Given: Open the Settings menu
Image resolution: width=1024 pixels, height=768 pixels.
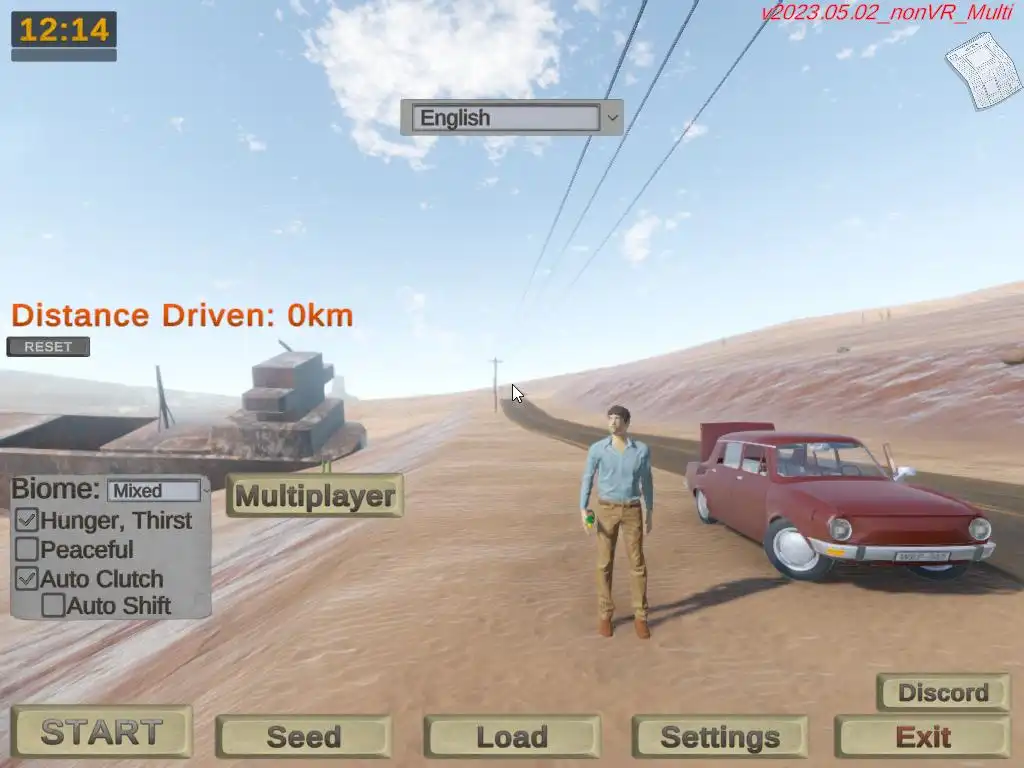Looking at the screenshot, I should (x=719, y=737).
